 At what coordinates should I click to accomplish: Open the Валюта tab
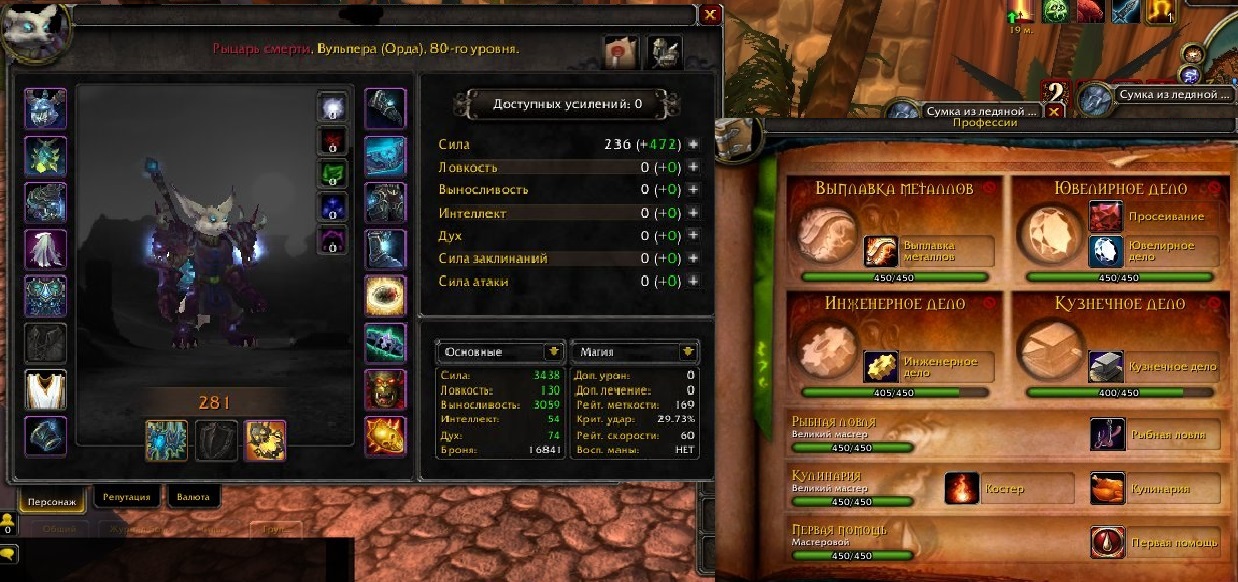(191, 496)
